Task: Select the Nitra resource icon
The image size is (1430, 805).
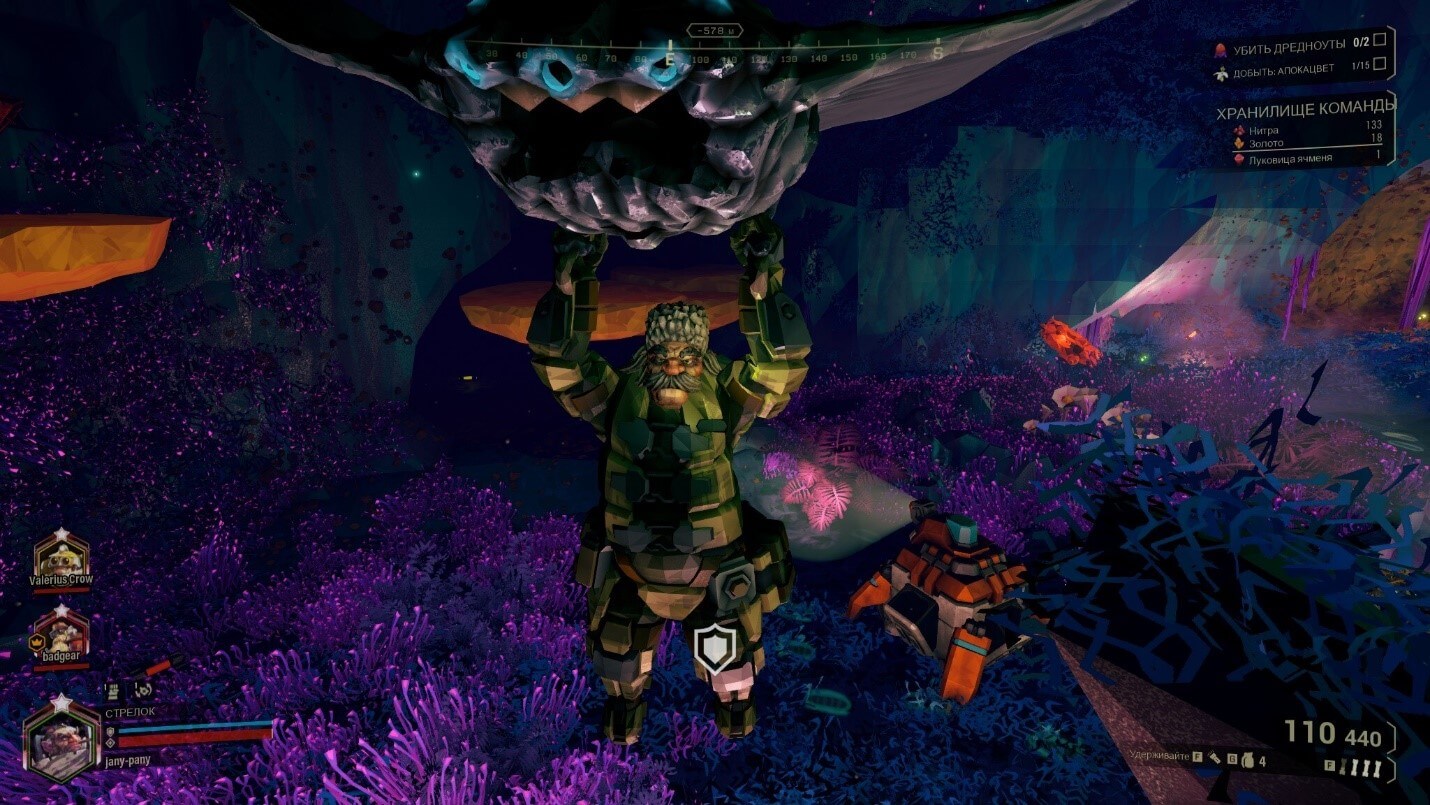Action: (x=1239, y=128)
